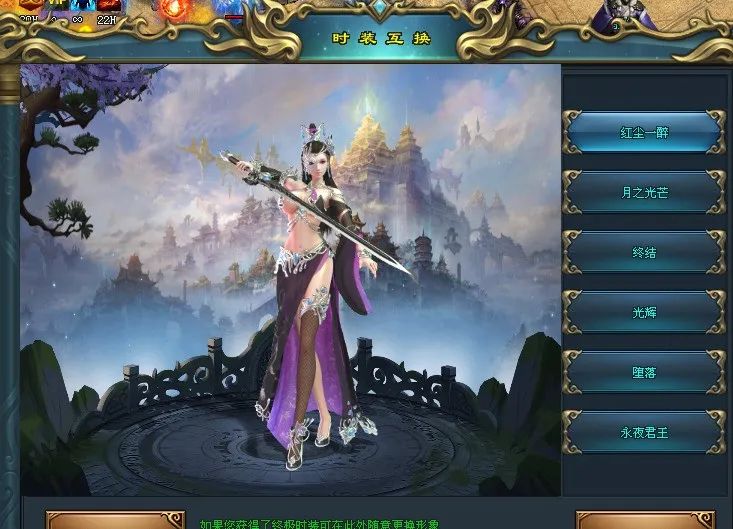Switch to the 终结 costume
Image resolution: width=733 pixels, height=529 pixels.
pos(644,252)
